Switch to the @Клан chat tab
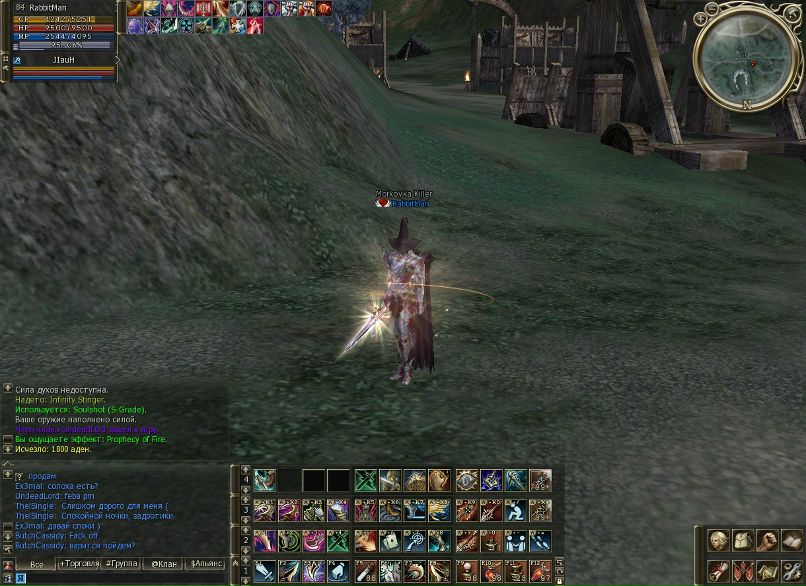The image size is (806, 586). click(163, 565)
